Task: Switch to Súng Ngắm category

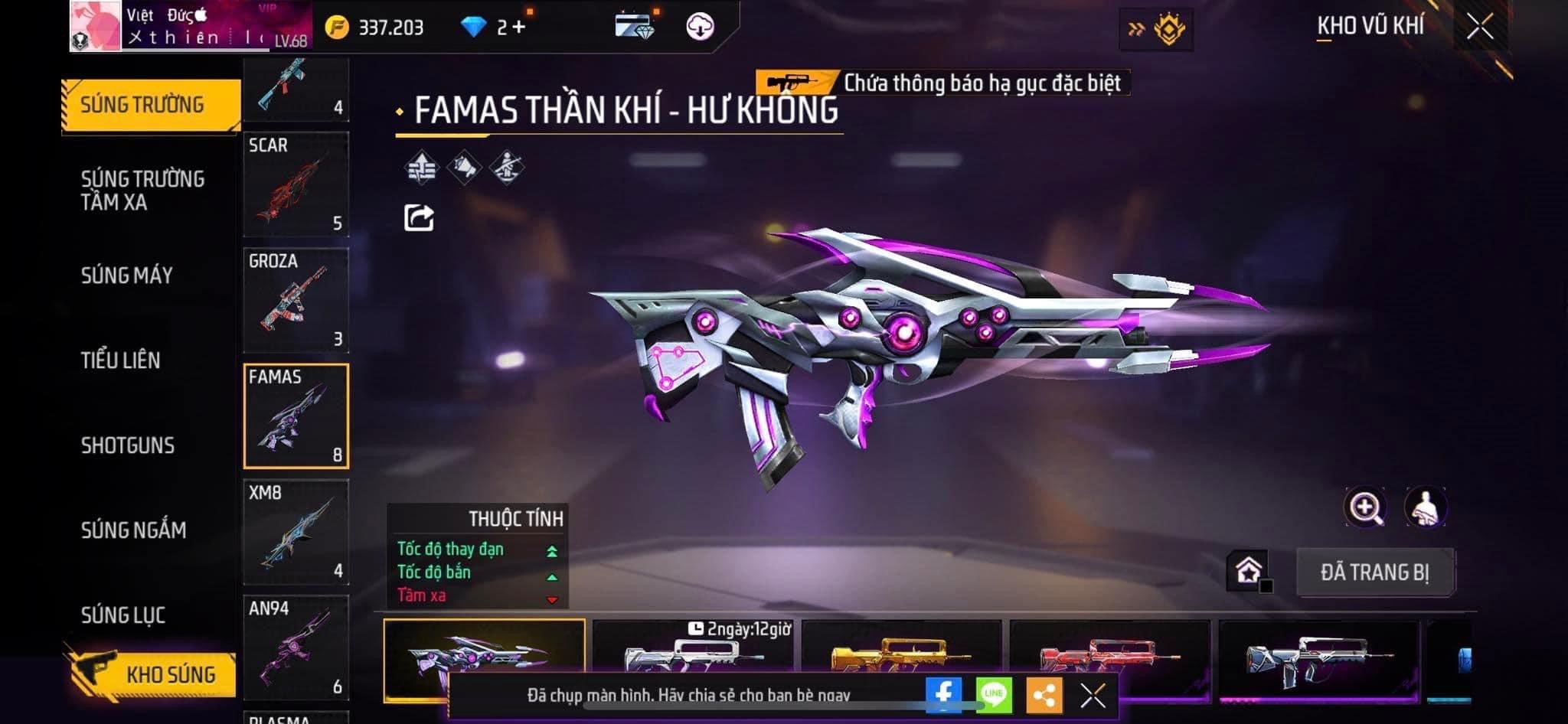Action: 133,530
